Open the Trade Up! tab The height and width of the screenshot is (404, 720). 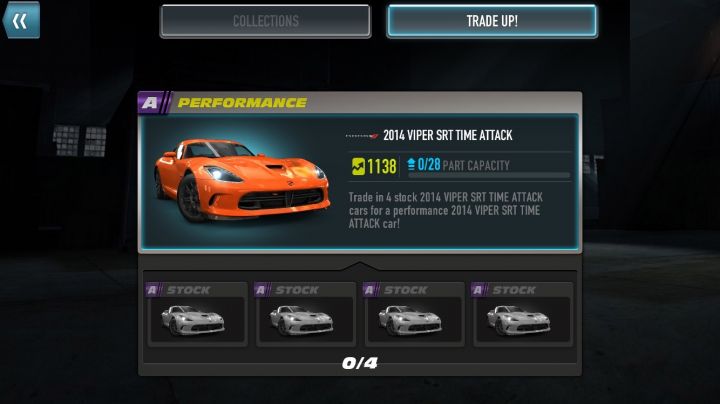coord(492,21)
